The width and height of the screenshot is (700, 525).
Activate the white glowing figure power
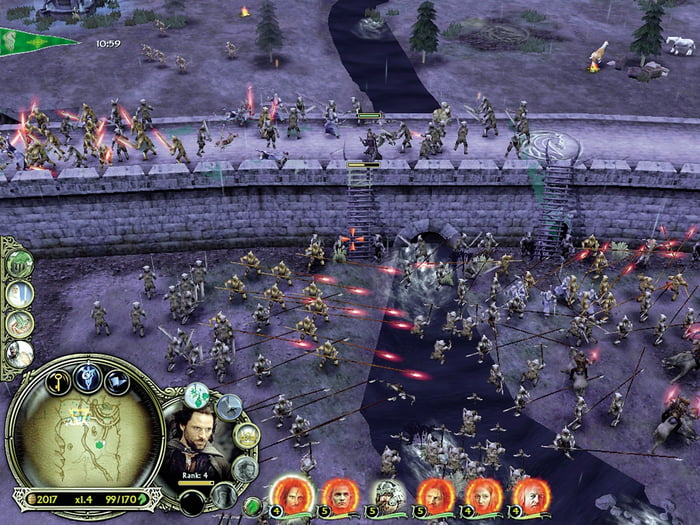20,294
